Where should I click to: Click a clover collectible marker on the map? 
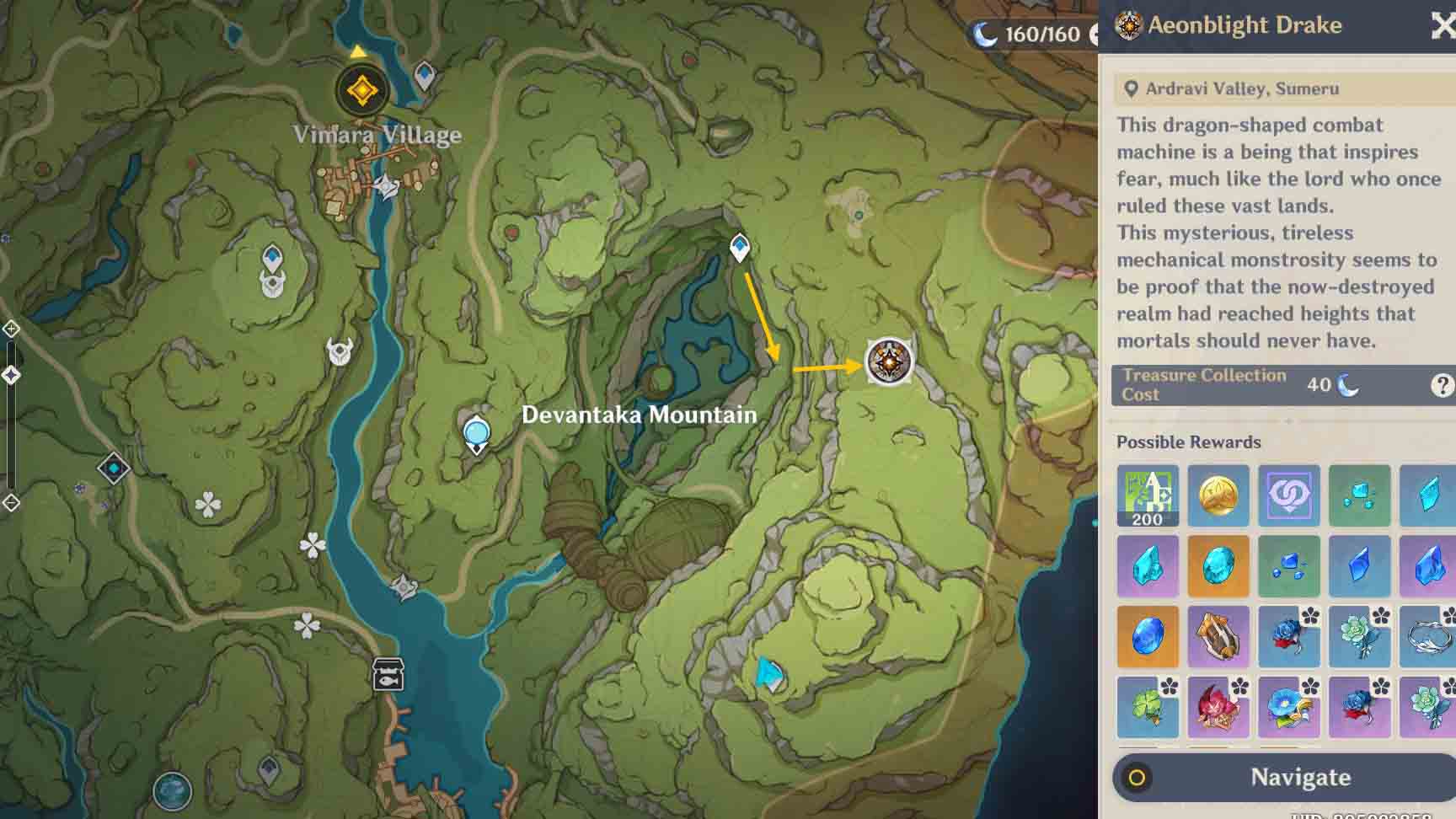coord(209,504)
